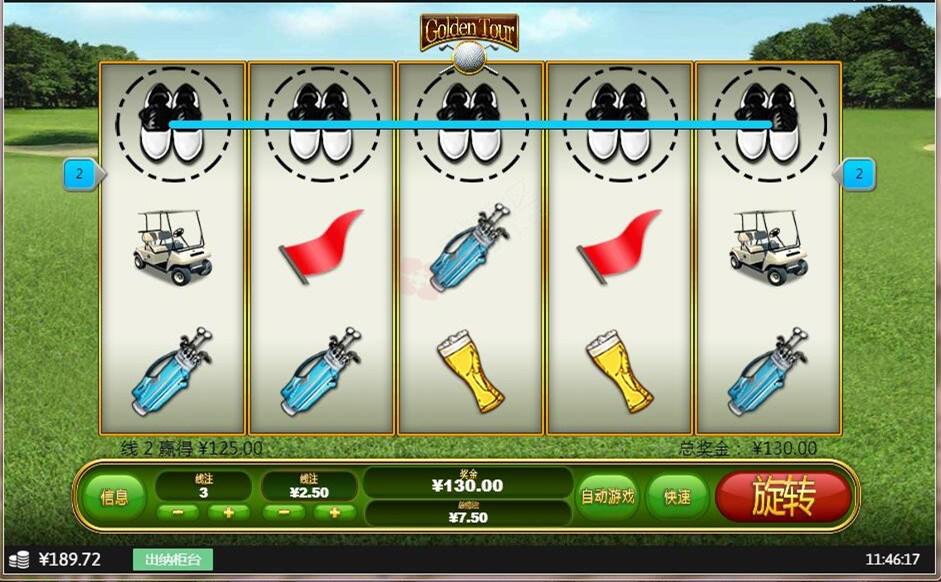Open the 信息 info button
The image size is (941, 582).
[114, 496]
